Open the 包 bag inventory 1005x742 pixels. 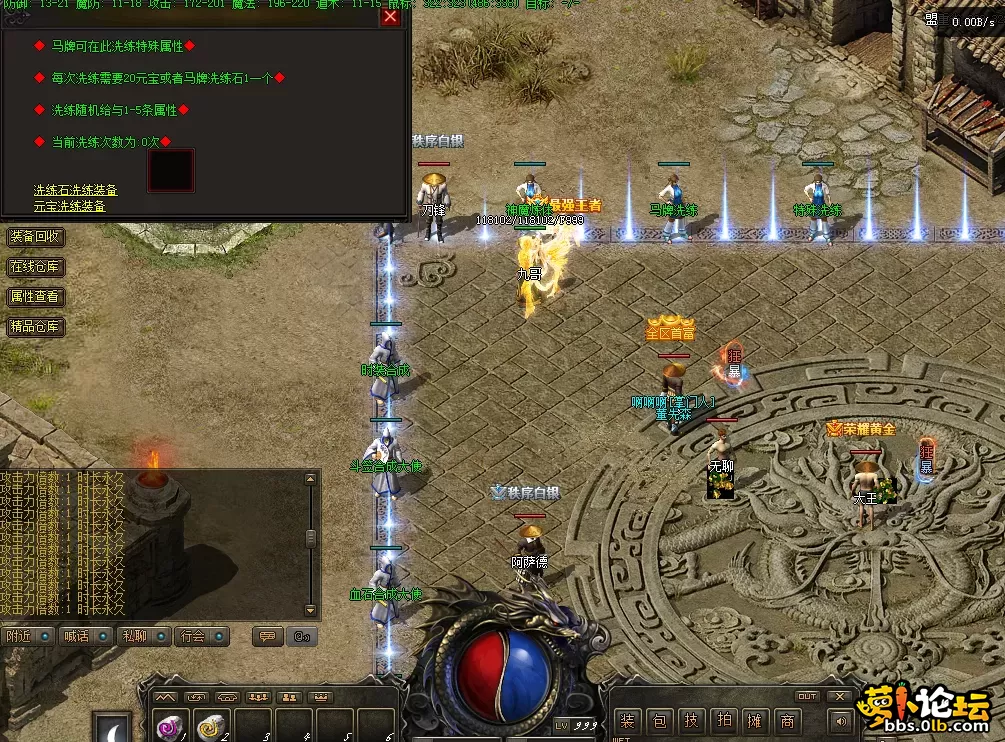pyautogui.click(x=660, y=720)
